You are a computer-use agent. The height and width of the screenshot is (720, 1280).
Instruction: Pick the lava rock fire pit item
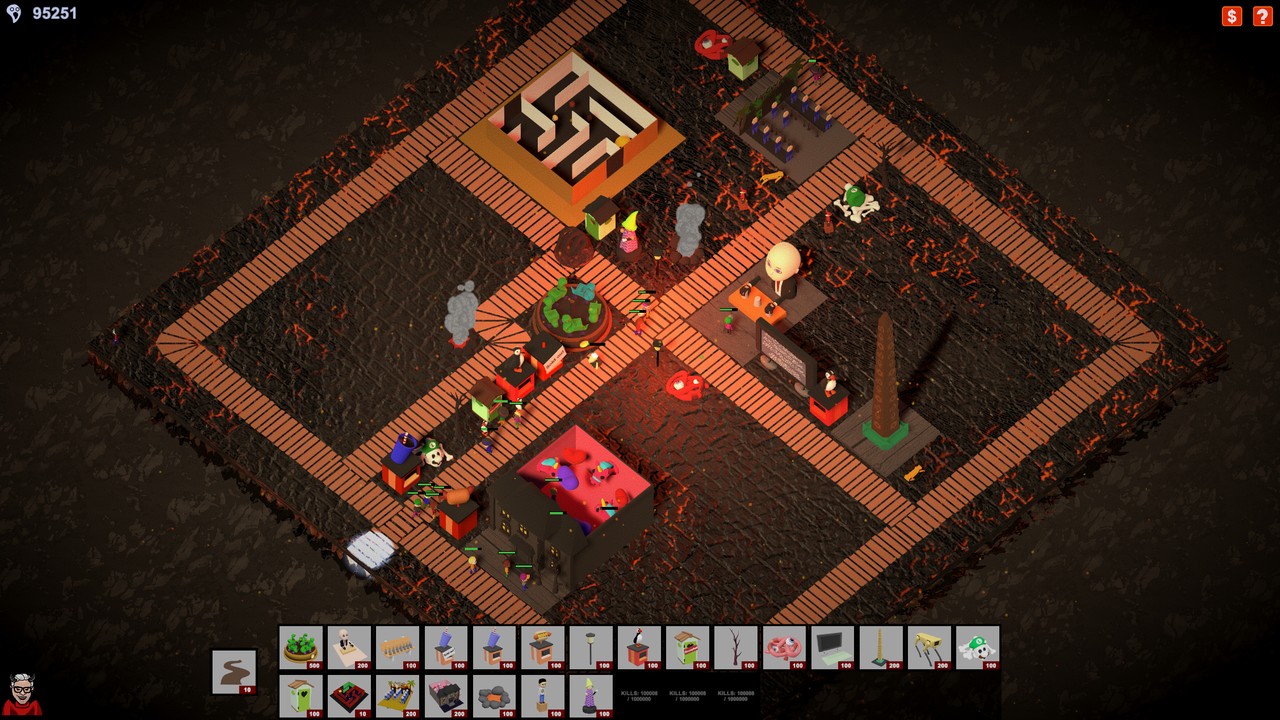coord(494,695)
